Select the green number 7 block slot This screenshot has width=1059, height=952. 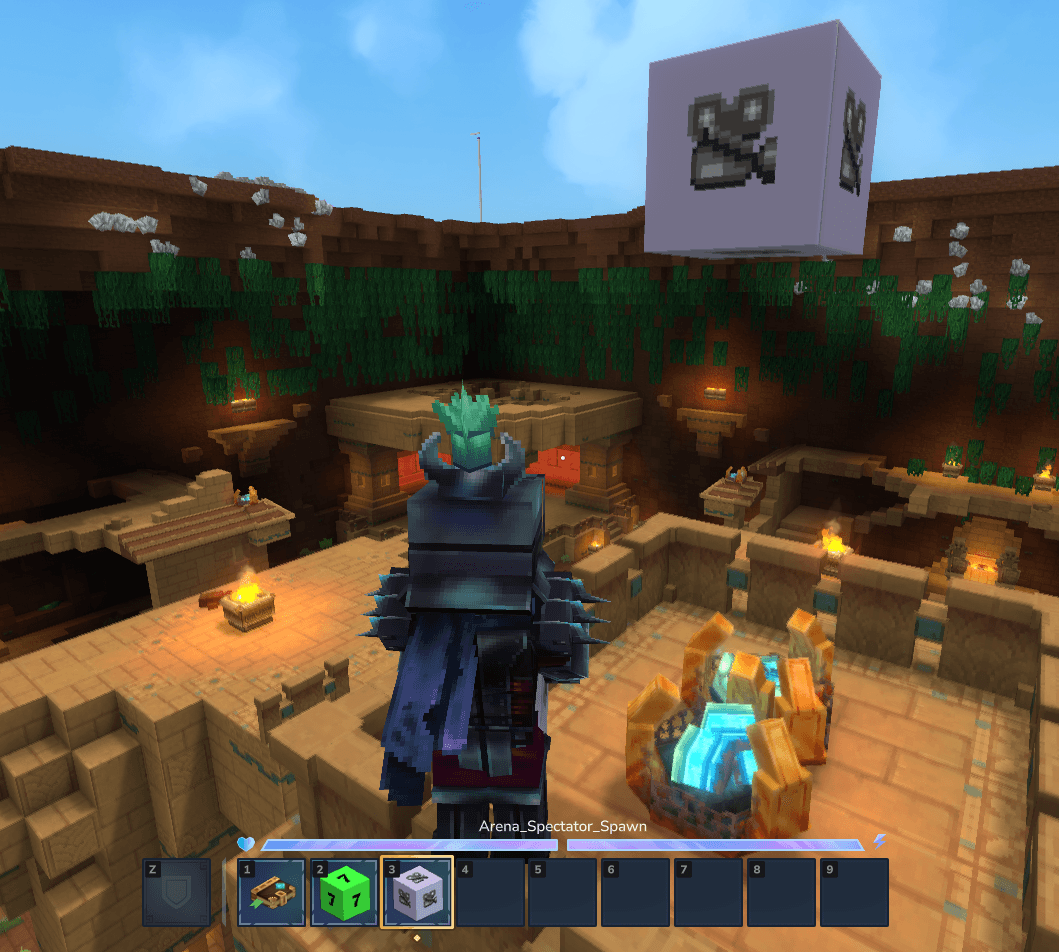344,892
